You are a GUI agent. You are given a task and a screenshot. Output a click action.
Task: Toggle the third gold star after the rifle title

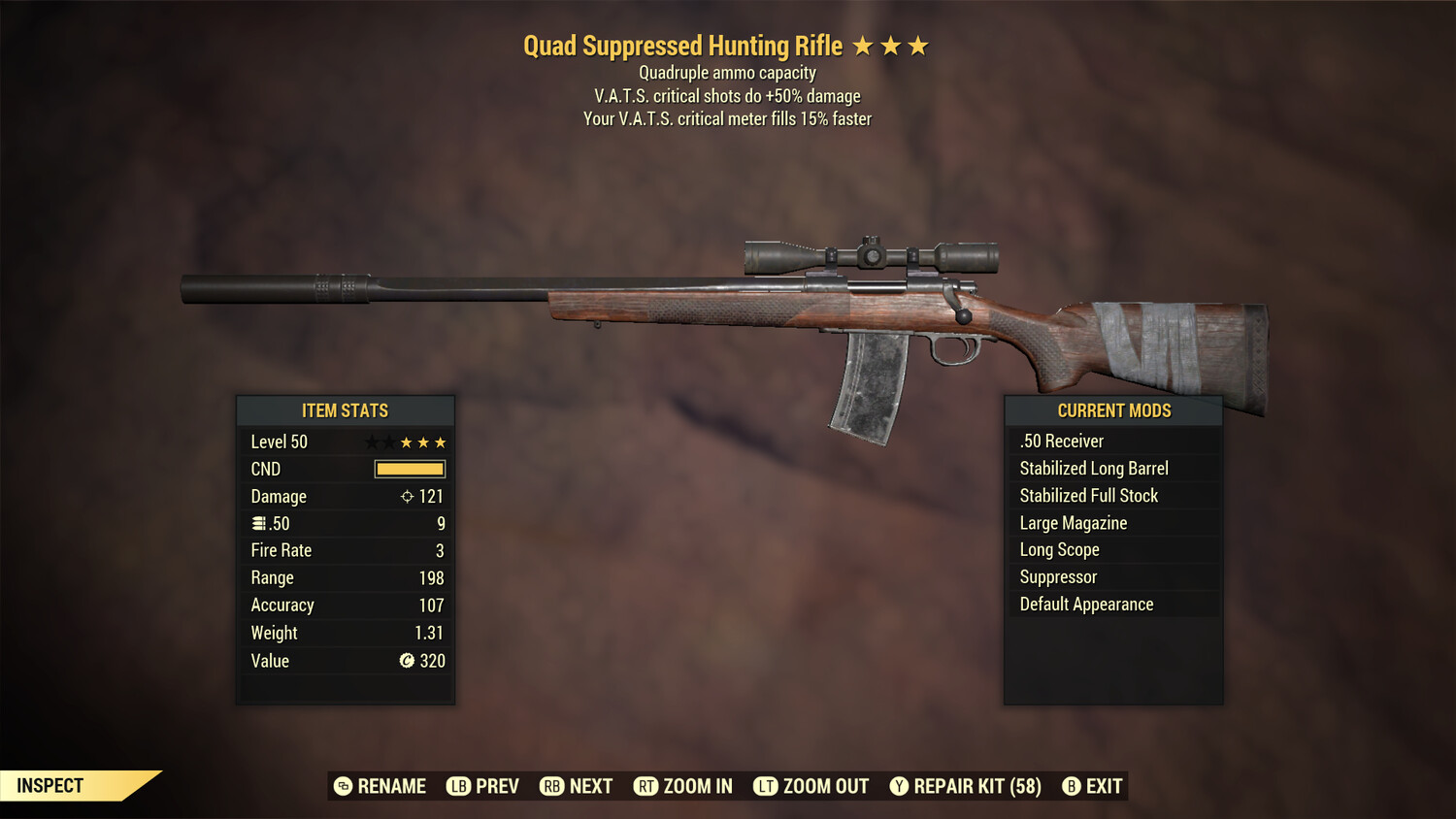(x=917, y=45)
